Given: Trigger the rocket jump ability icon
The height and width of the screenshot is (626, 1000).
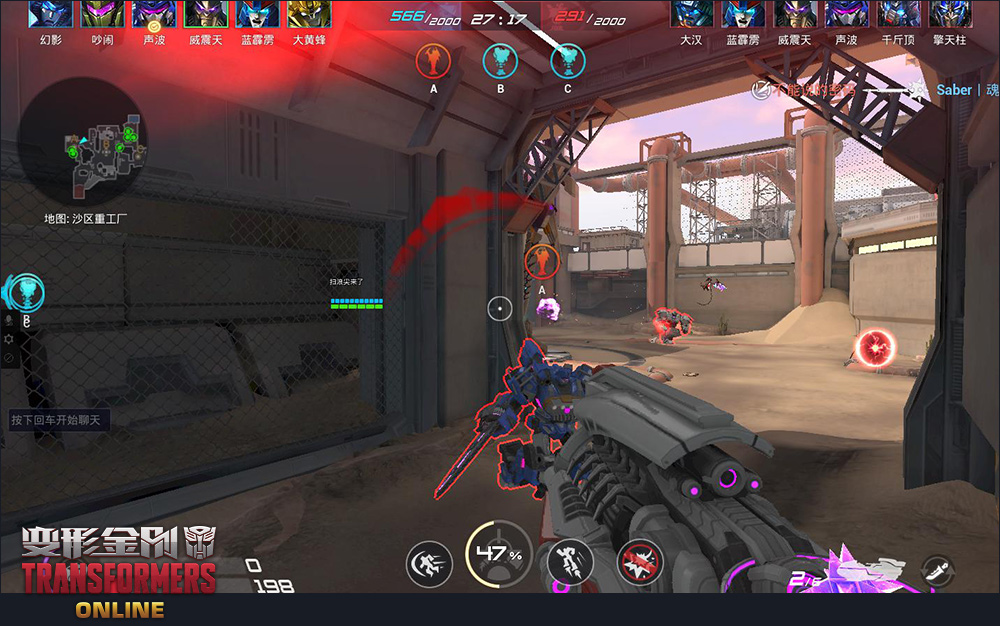Looking at the screenshot, I should tap(568, 565).
